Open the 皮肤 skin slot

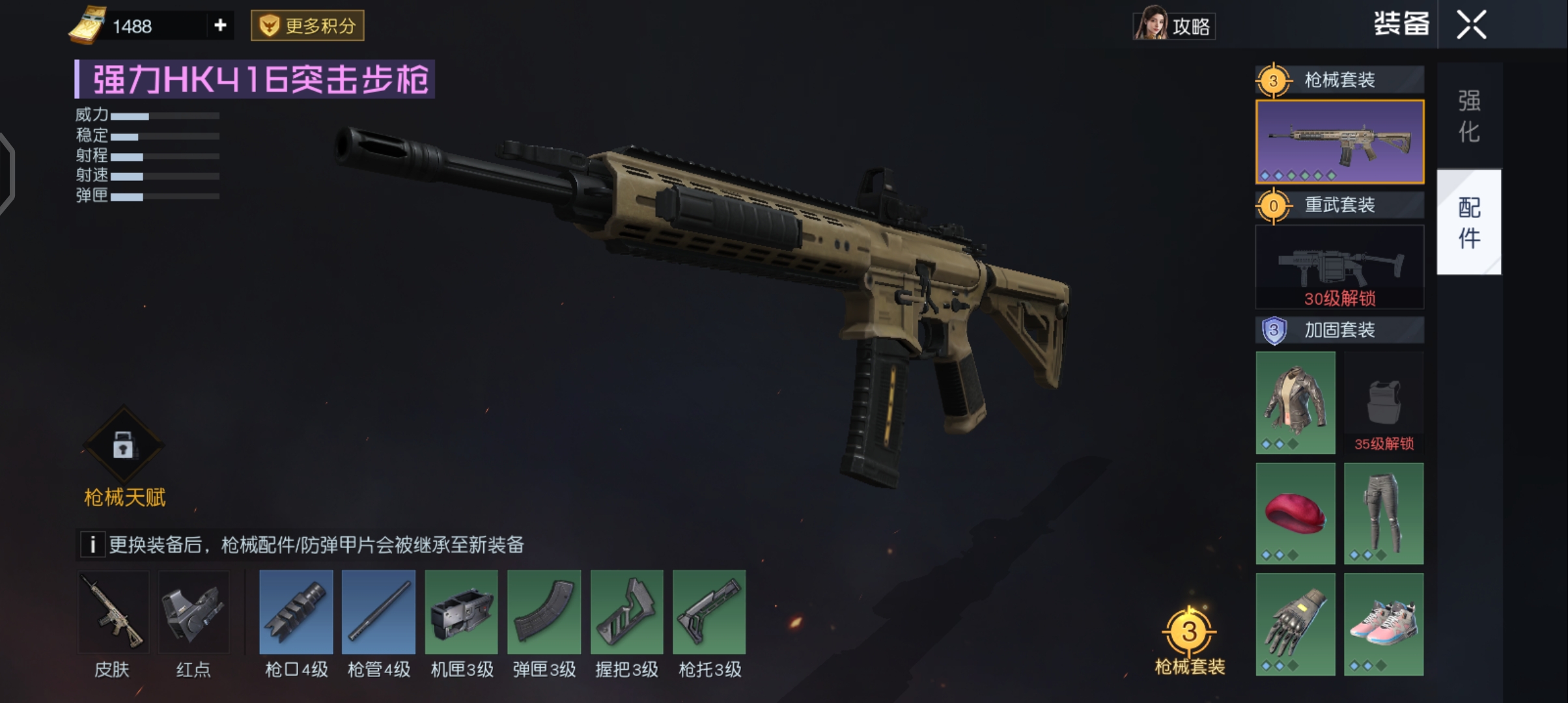coord(113,613)
